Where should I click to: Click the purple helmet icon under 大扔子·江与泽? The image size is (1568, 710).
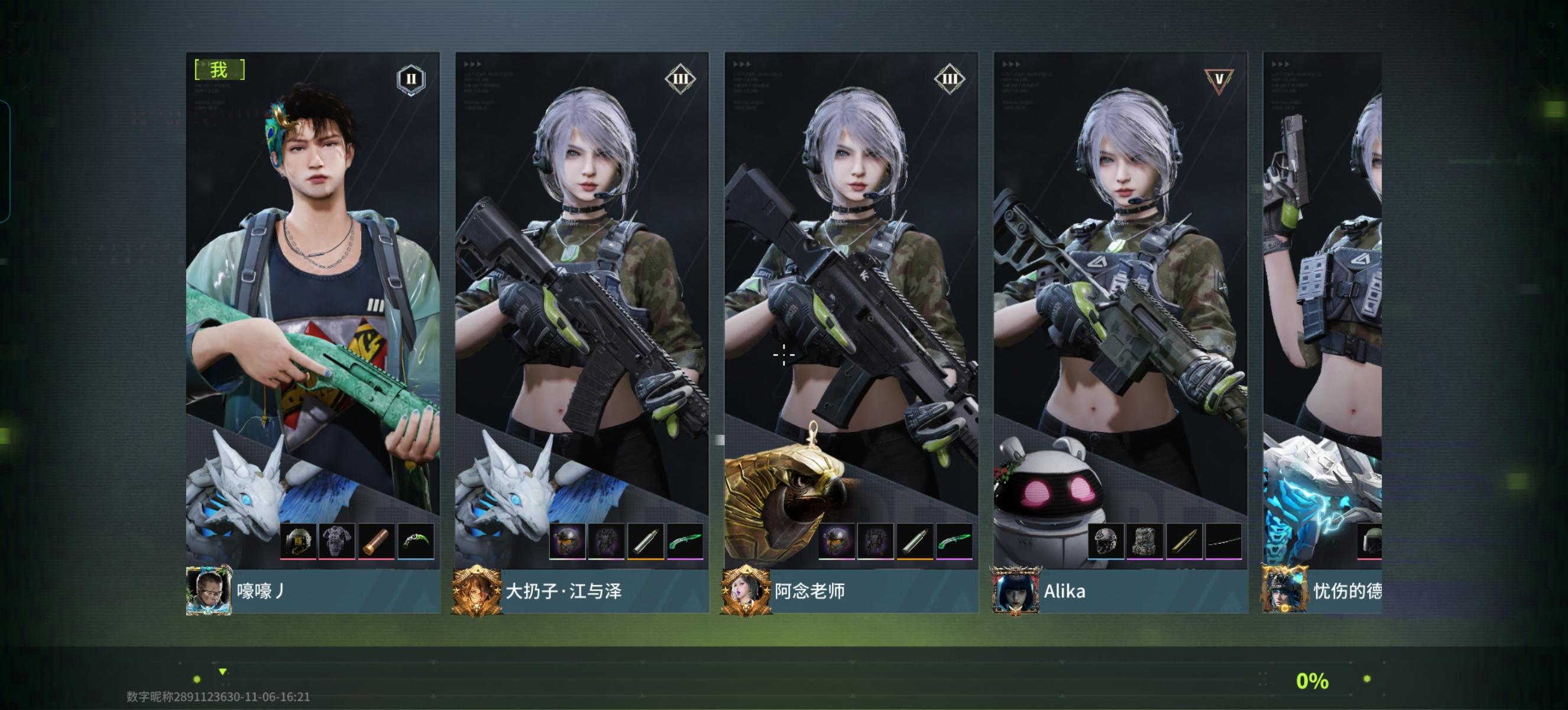567,540
